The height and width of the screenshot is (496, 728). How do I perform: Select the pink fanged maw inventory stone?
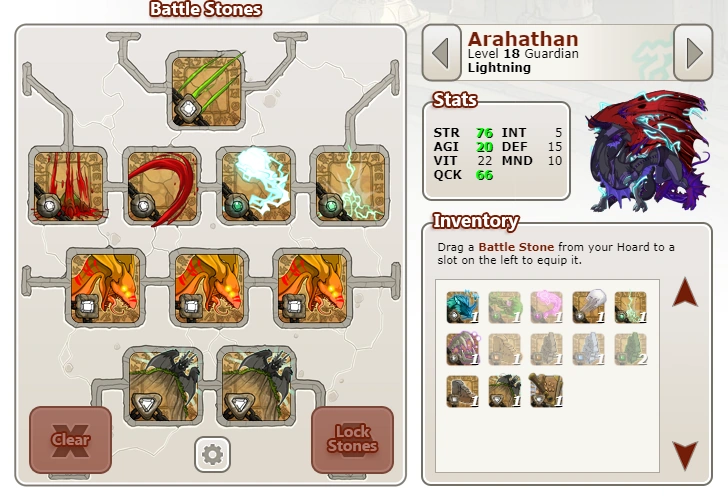[x=462, y=348]
